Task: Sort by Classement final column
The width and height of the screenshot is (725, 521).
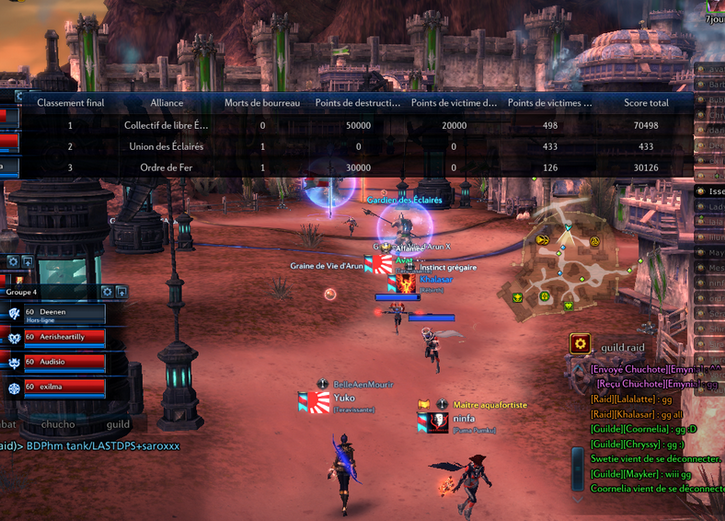Action: click(x=70, y=103)
